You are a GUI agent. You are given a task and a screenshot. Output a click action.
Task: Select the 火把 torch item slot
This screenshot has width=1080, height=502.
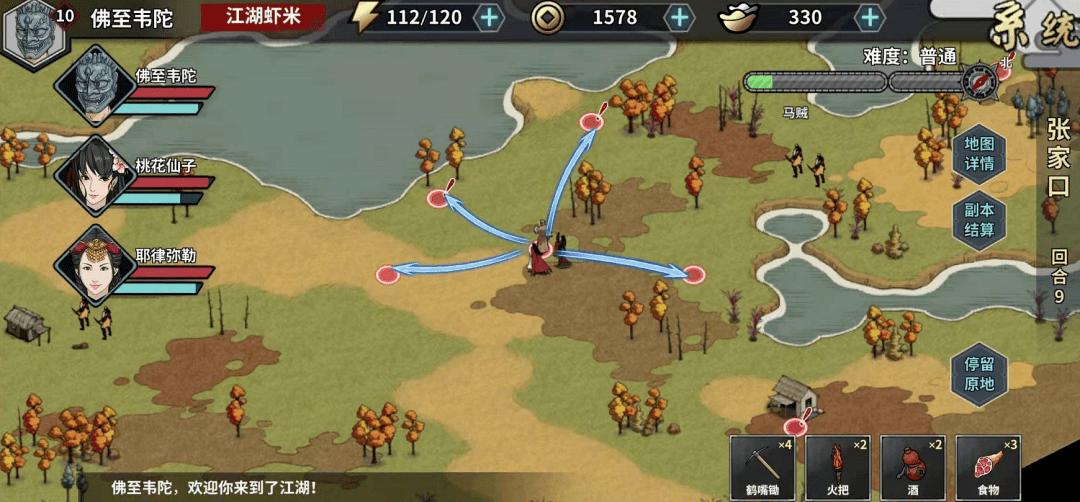click(837, 466)
